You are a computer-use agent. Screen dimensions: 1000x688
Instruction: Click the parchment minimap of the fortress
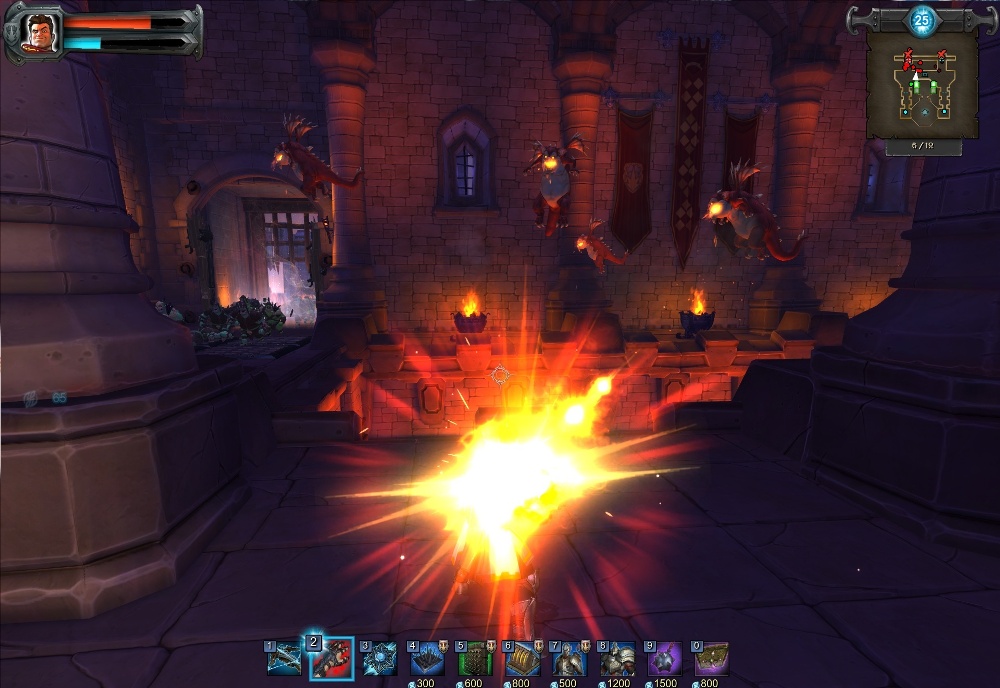(922, 86)
